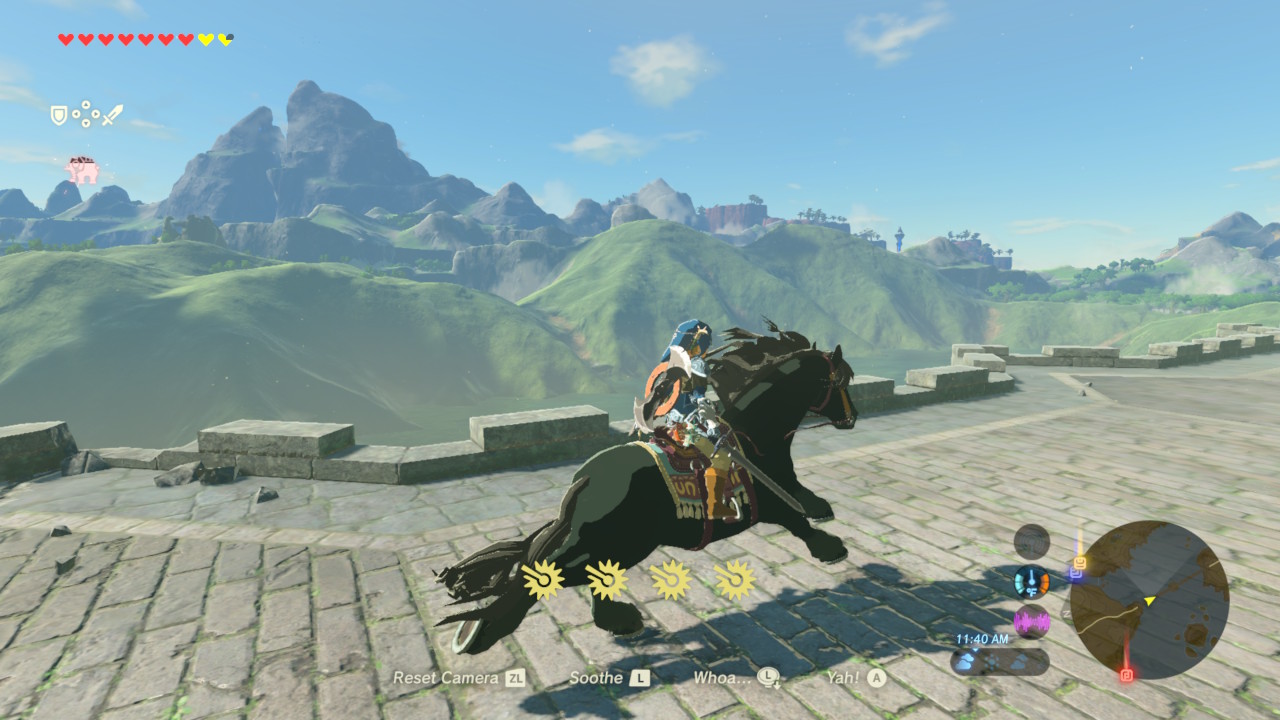Activate the pink elephant champion ability icon

pyautogui.click(x=83, y=169)
